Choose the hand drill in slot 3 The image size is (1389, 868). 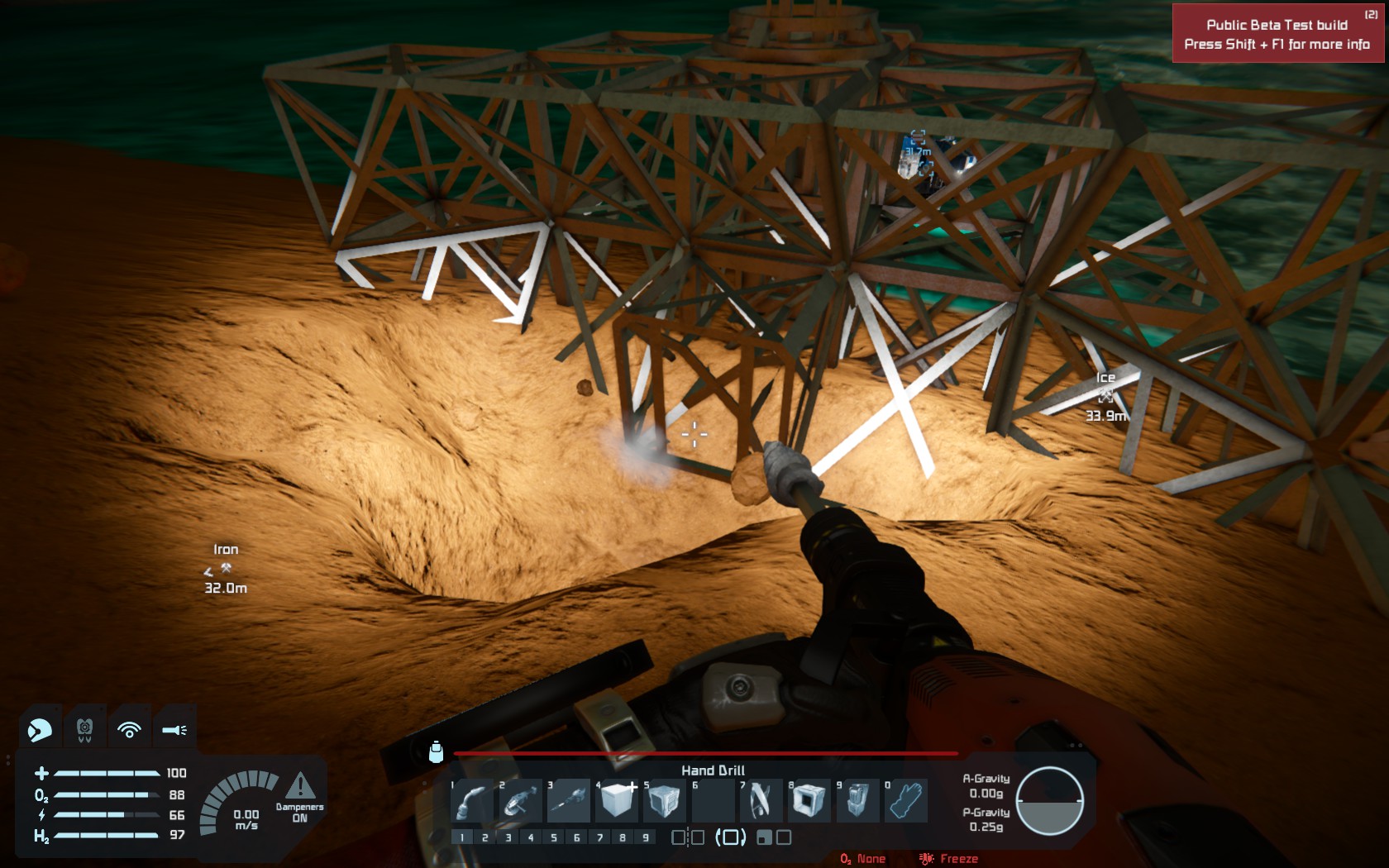coord(569,800)
